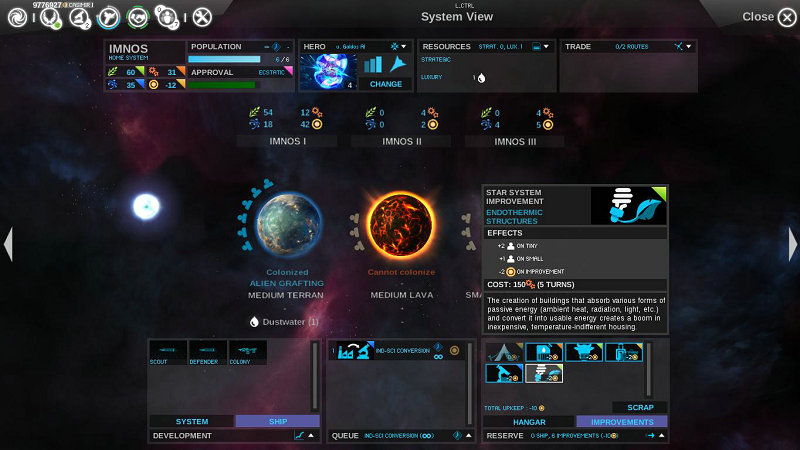Open the wrench and screwdriver settings icon
The height and width of the screenshot is (450, 800).
coord(202,16)
